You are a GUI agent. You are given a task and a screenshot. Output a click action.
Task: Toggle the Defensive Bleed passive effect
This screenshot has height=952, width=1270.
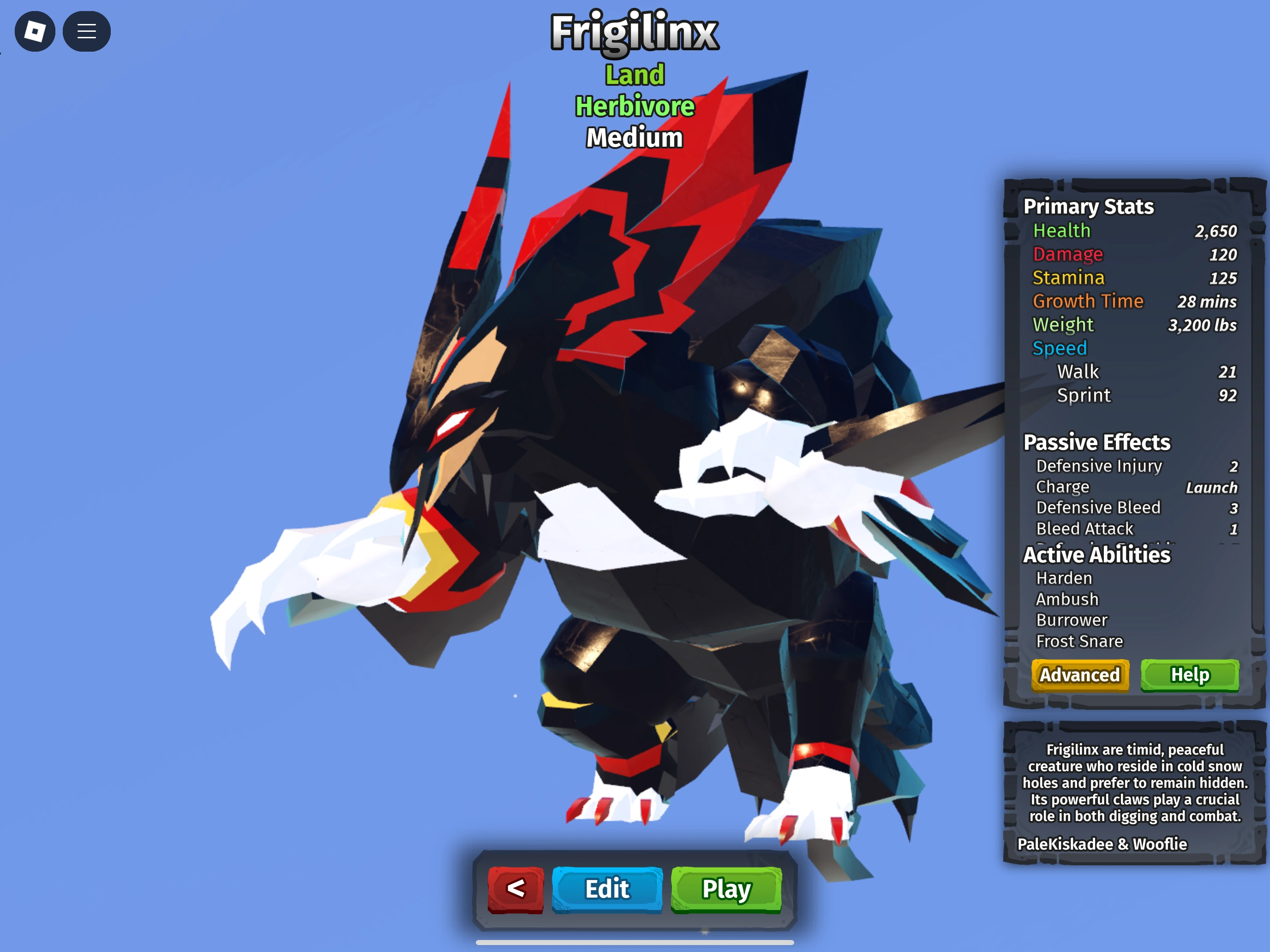[x=1098, y=507]
